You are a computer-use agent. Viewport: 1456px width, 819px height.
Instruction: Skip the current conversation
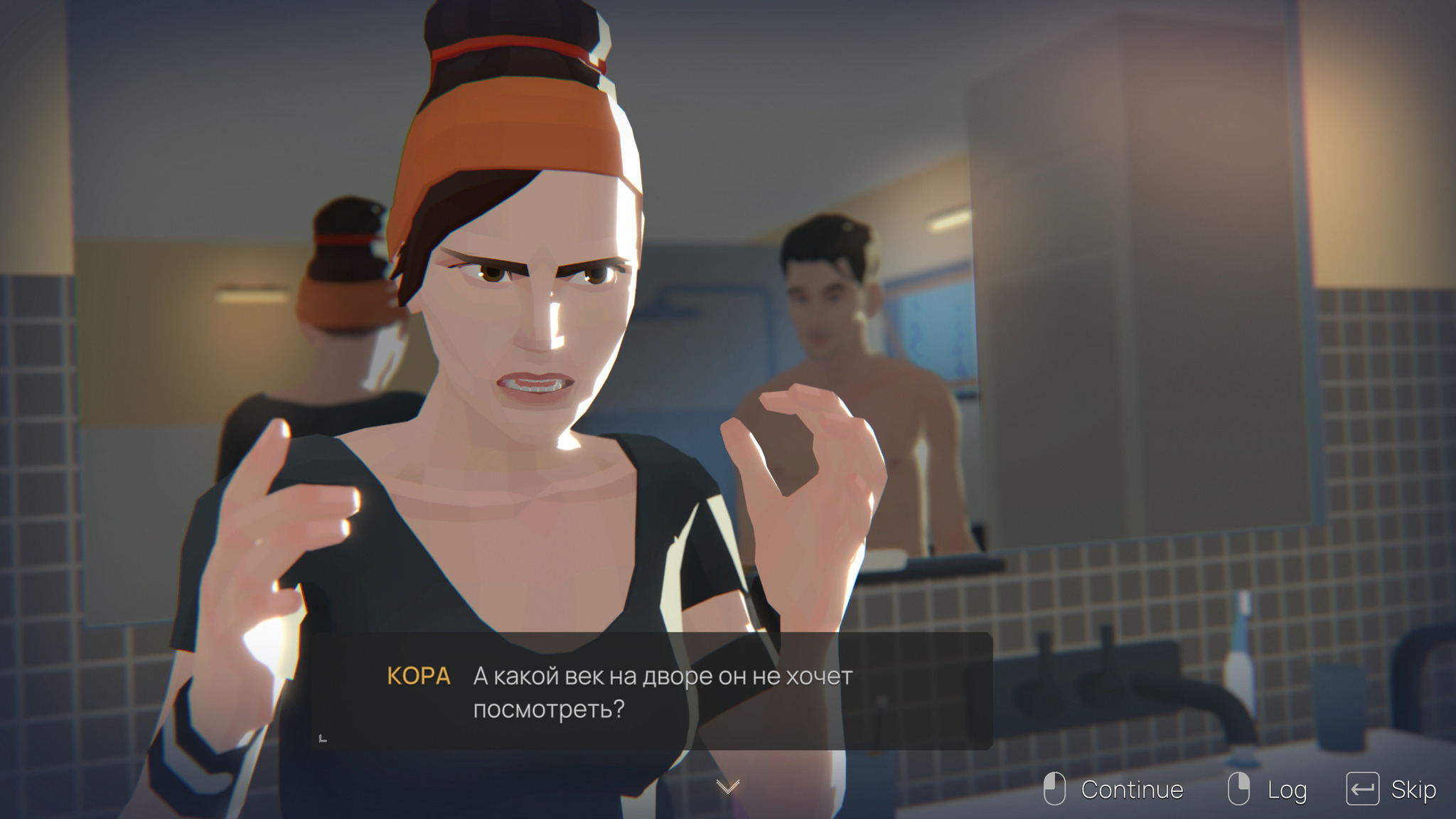click(x=1412, y=789)
